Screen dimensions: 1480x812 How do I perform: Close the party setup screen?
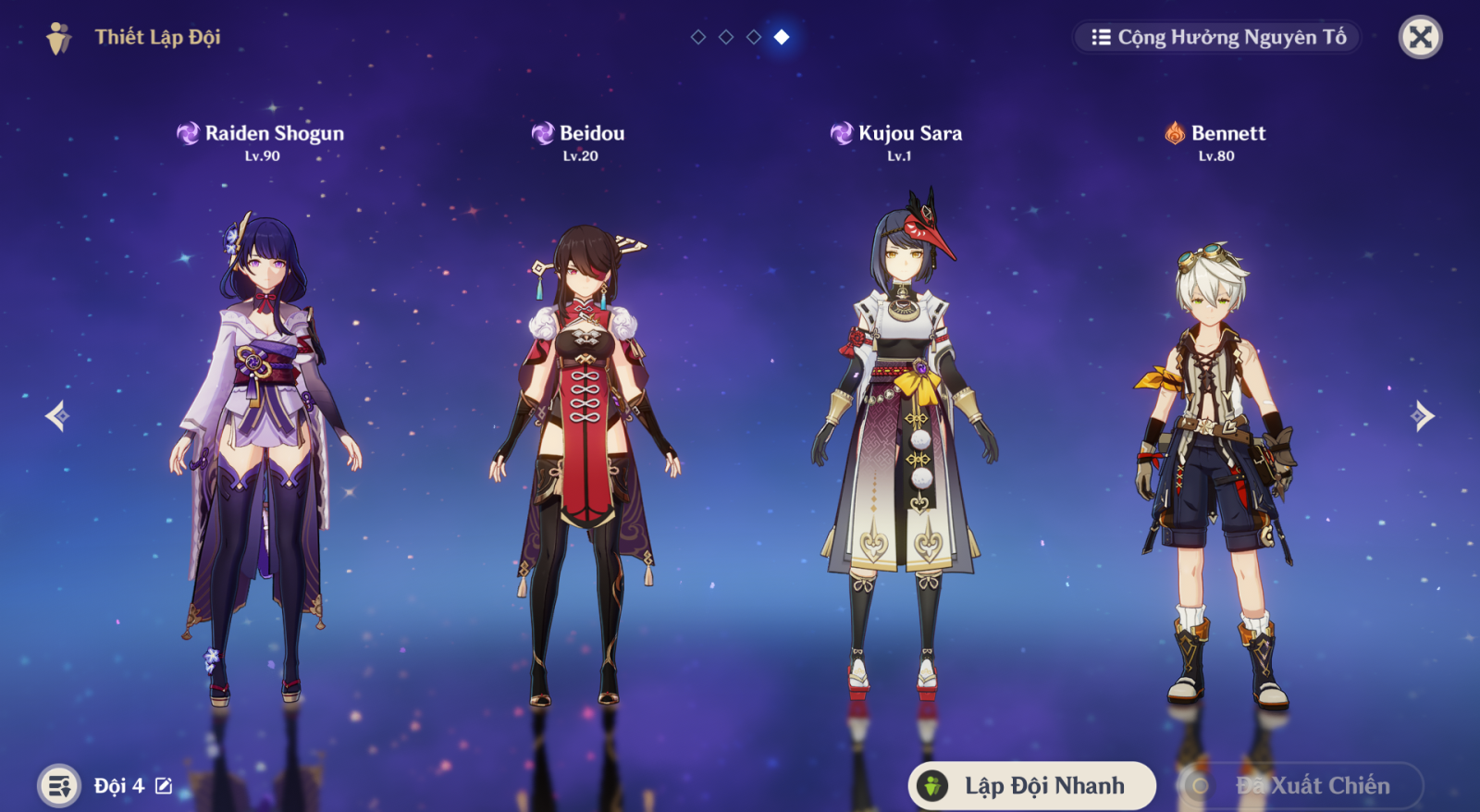[1420, 37]
